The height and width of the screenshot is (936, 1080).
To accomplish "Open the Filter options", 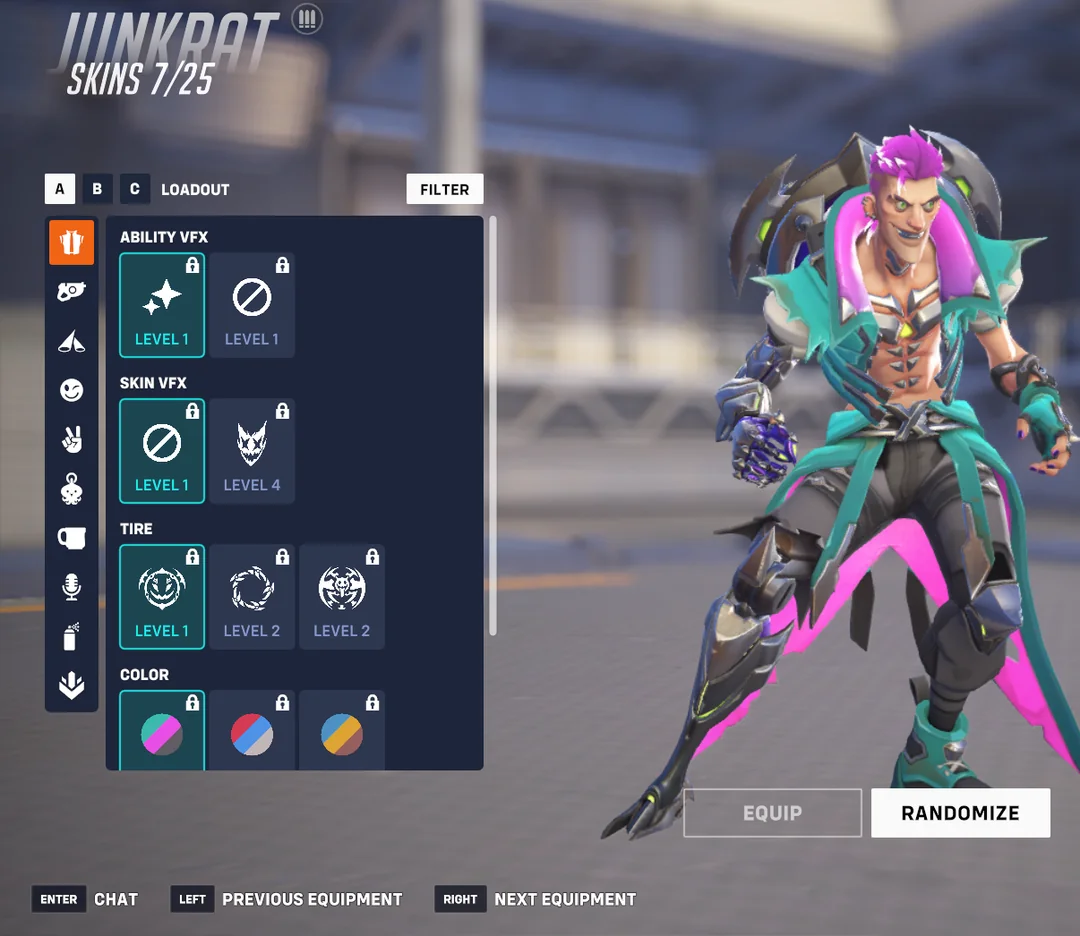I will coord(444,189).
